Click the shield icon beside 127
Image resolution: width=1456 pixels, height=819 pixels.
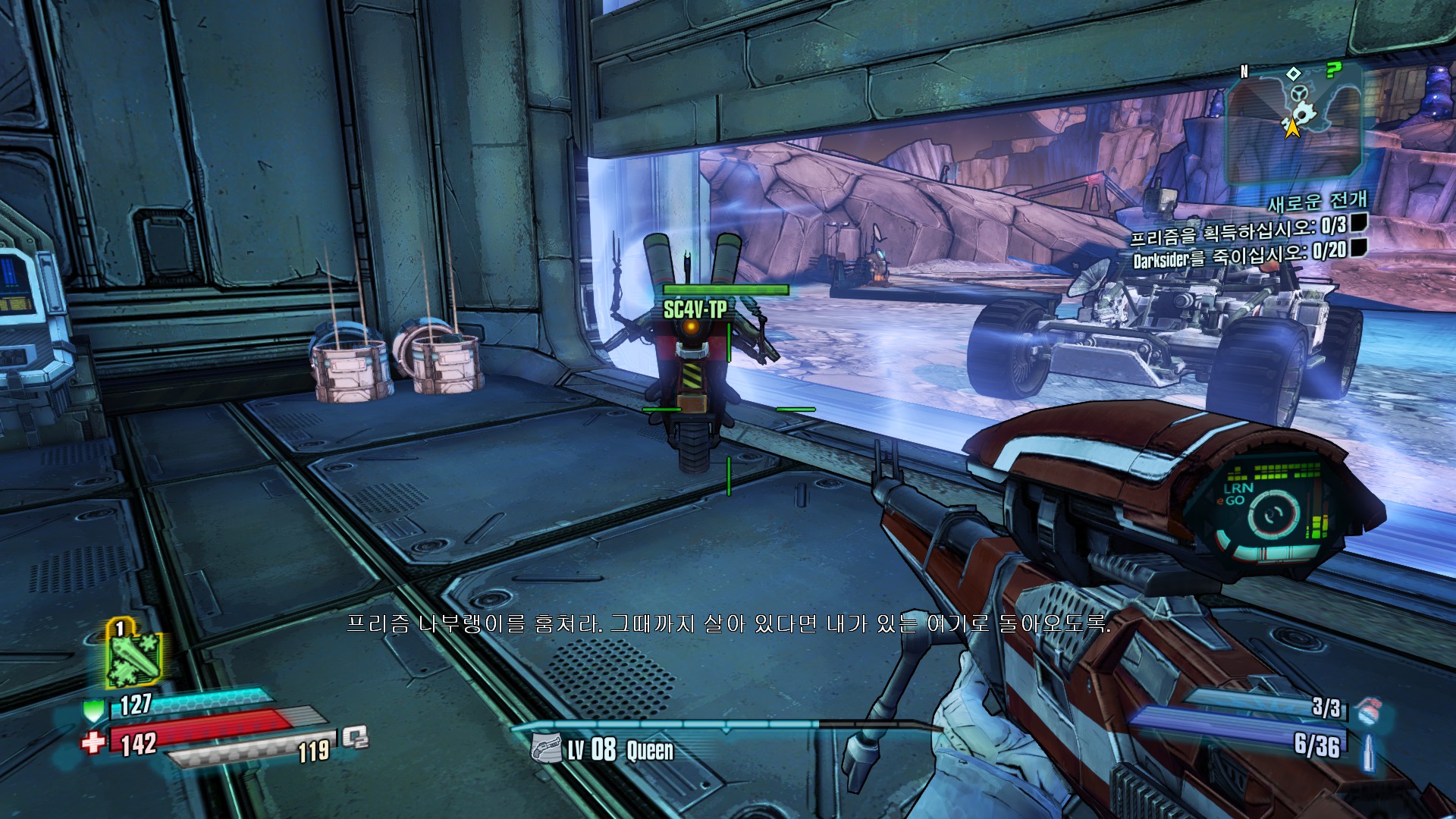tap(93, 711)
